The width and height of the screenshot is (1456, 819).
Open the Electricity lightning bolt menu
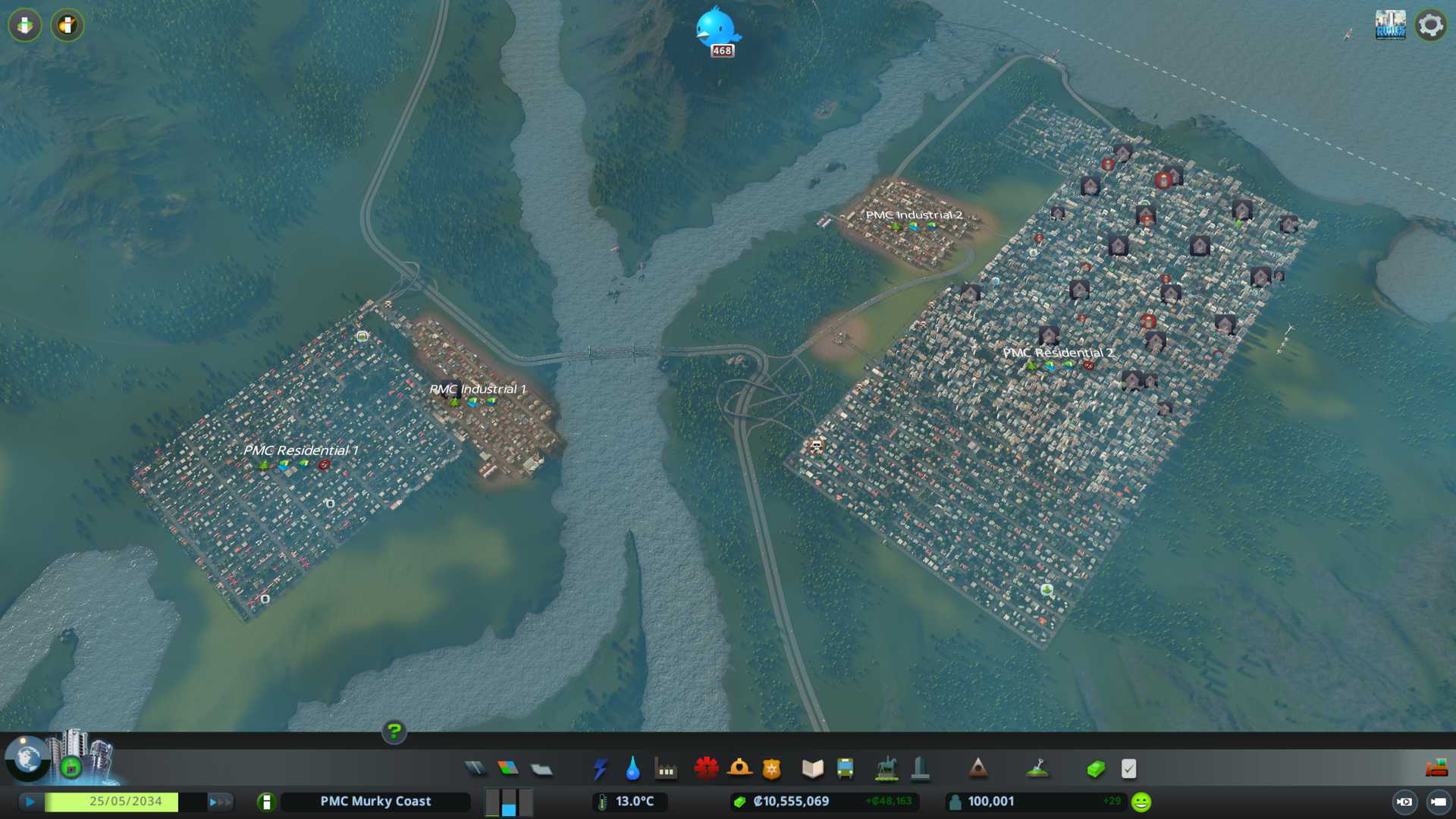click(600, 769)
